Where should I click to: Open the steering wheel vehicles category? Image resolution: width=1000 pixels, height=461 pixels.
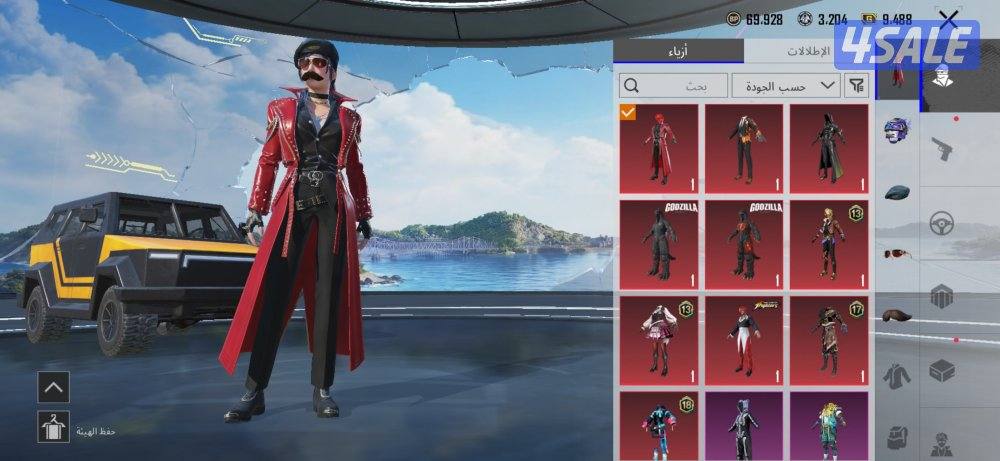point(941,224)
